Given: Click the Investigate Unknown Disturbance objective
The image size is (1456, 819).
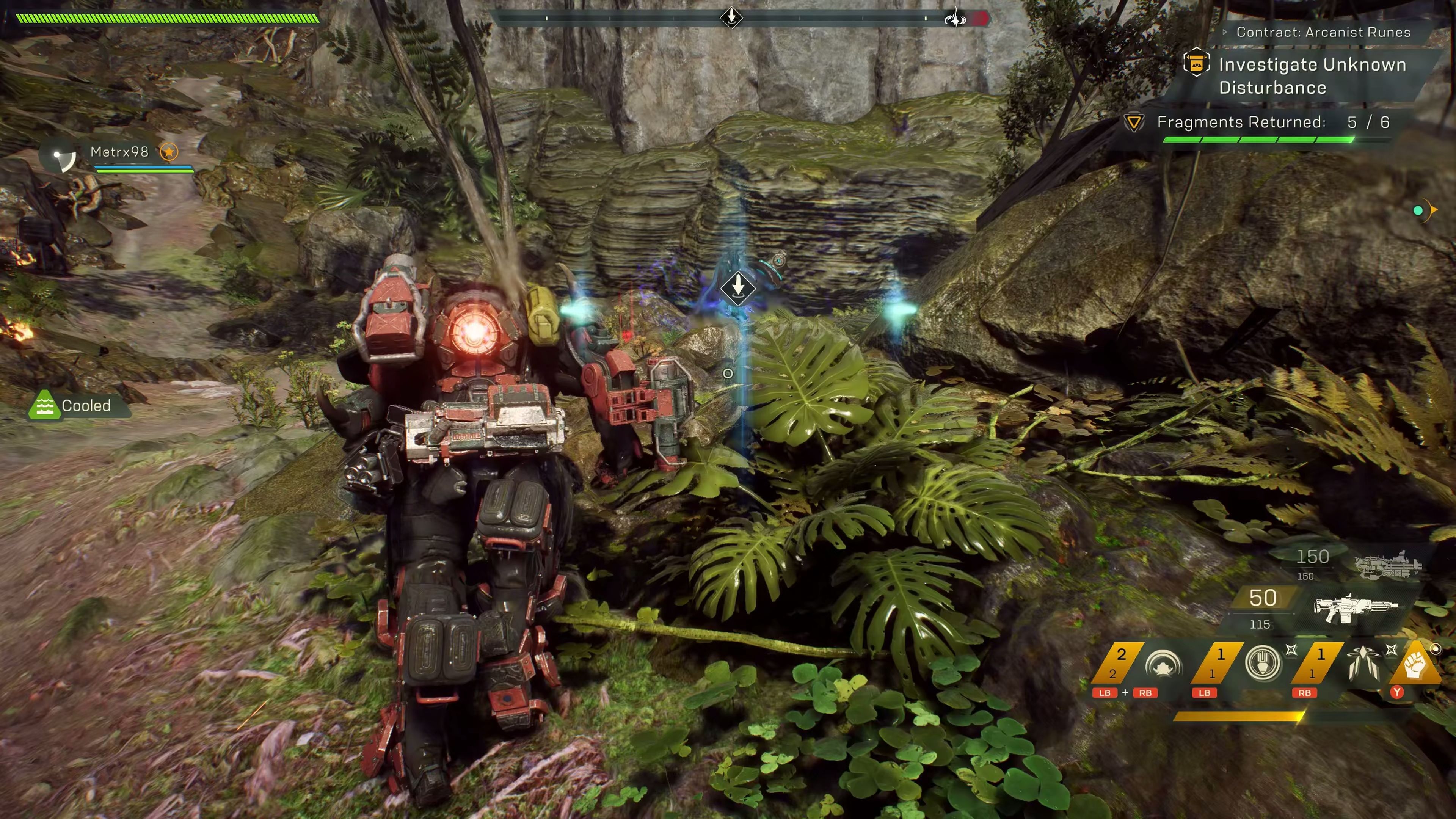Looking at the screenshot, I should (1311, 76).
